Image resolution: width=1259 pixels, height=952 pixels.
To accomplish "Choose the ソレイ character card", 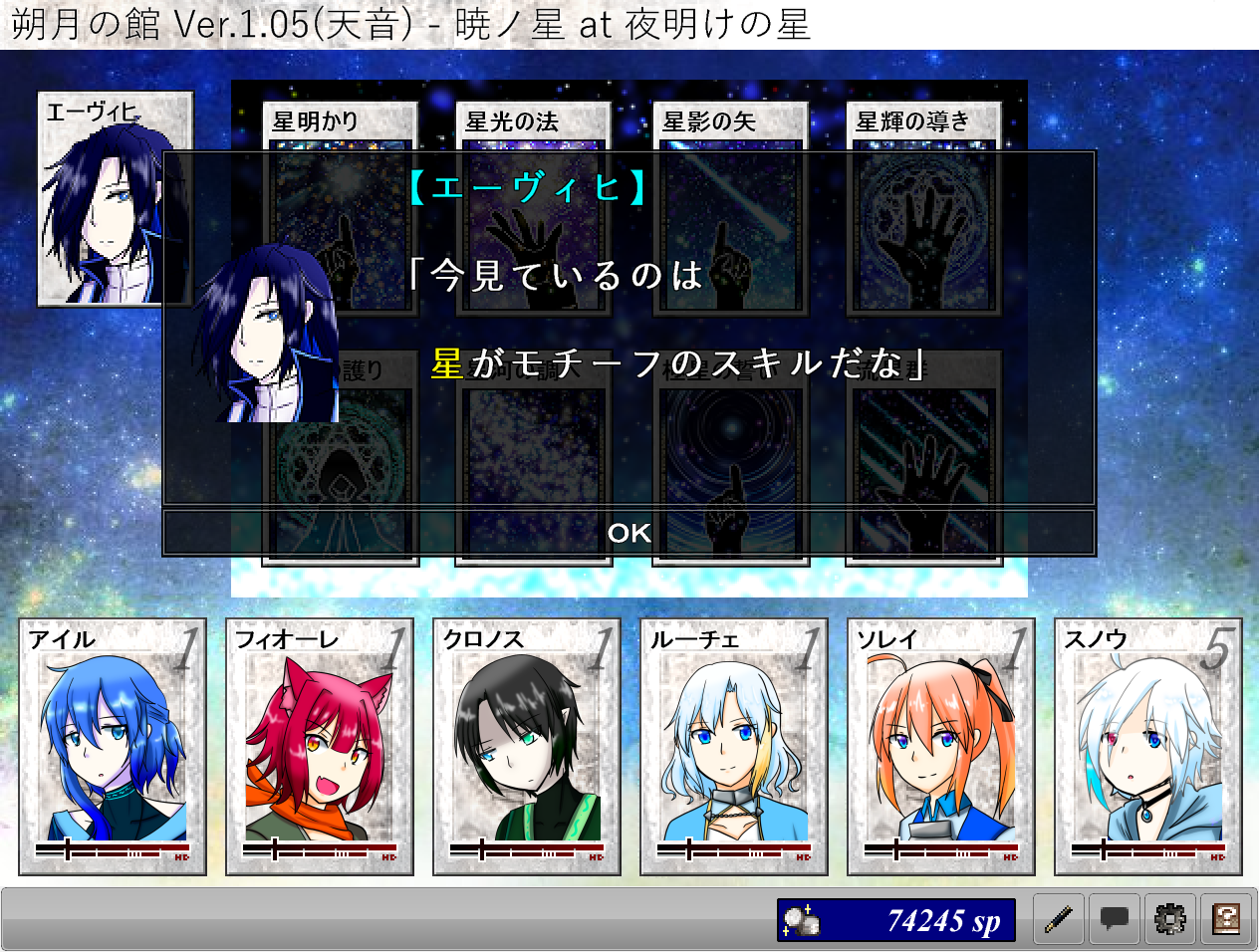I will [x=941, y=747].
